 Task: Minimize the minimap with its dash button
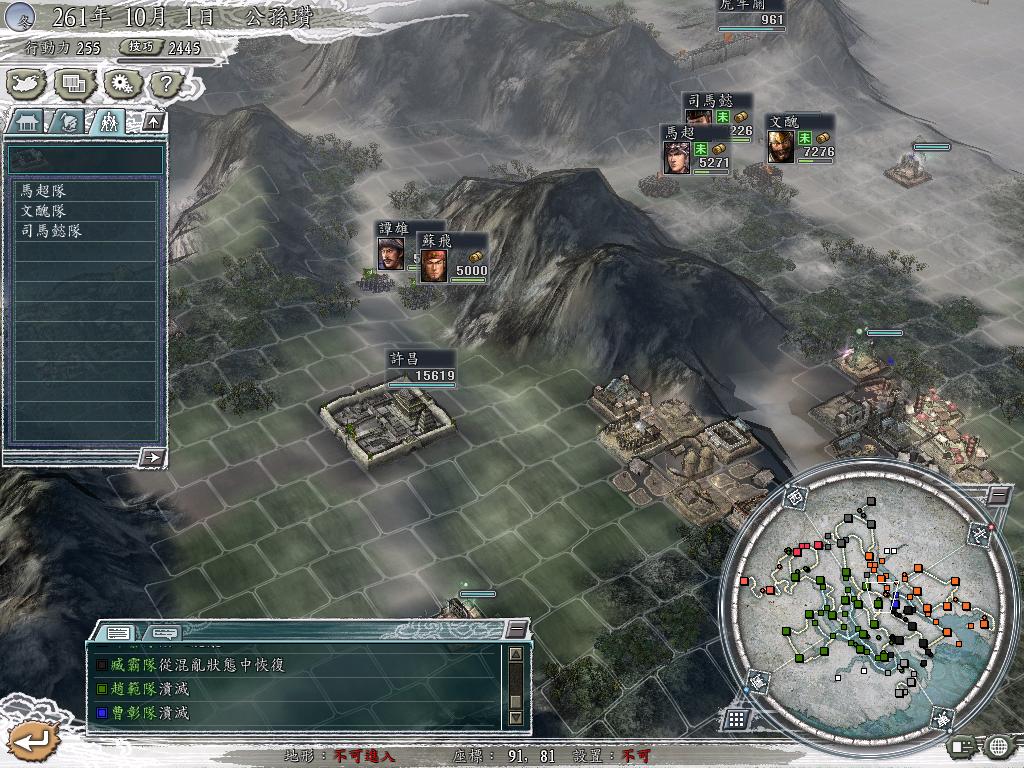pyautogui.click(x=997, y=494)
